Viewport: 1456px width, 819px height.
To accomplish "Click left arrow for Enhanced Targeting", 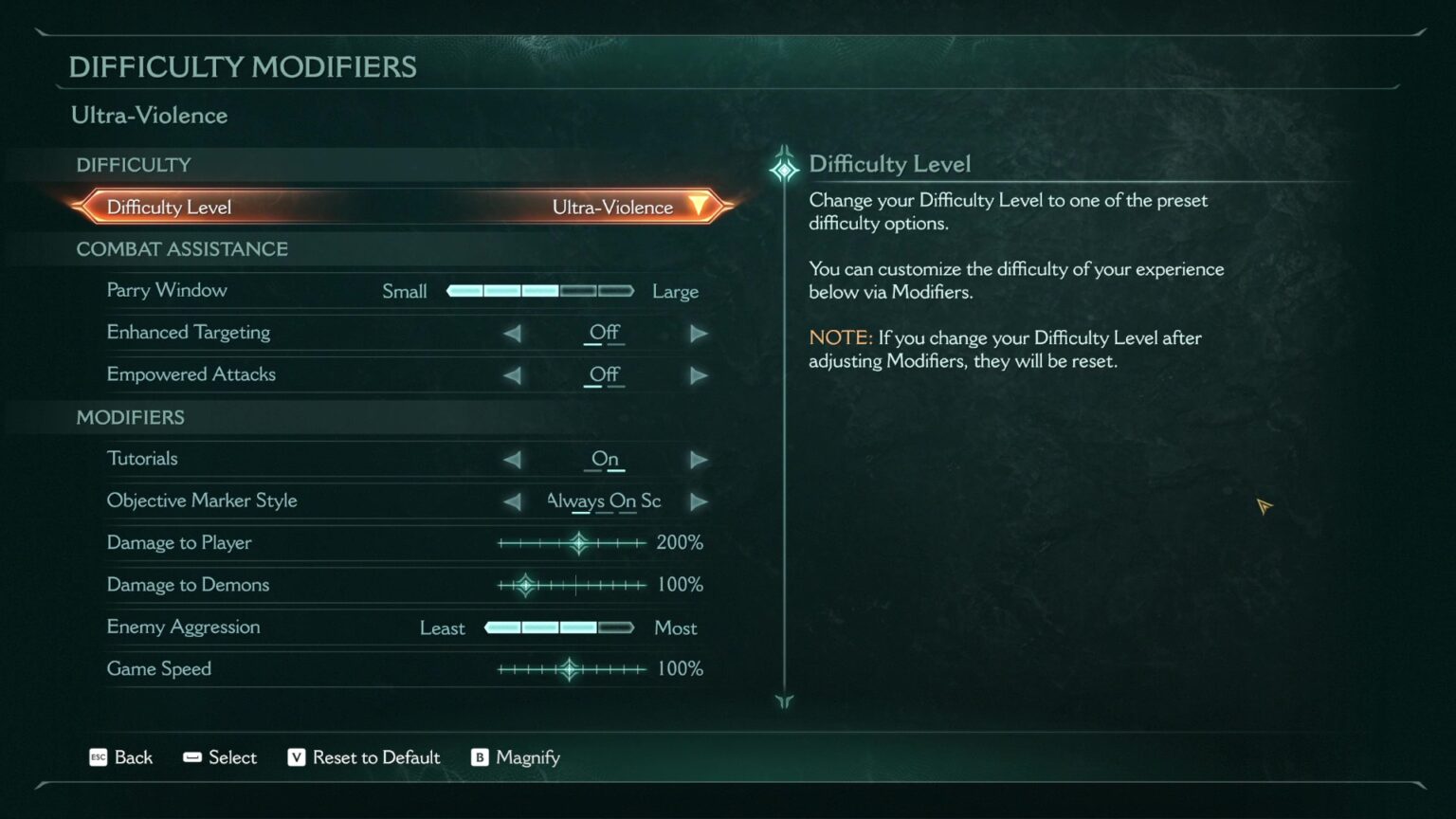I will pos(512,333).
